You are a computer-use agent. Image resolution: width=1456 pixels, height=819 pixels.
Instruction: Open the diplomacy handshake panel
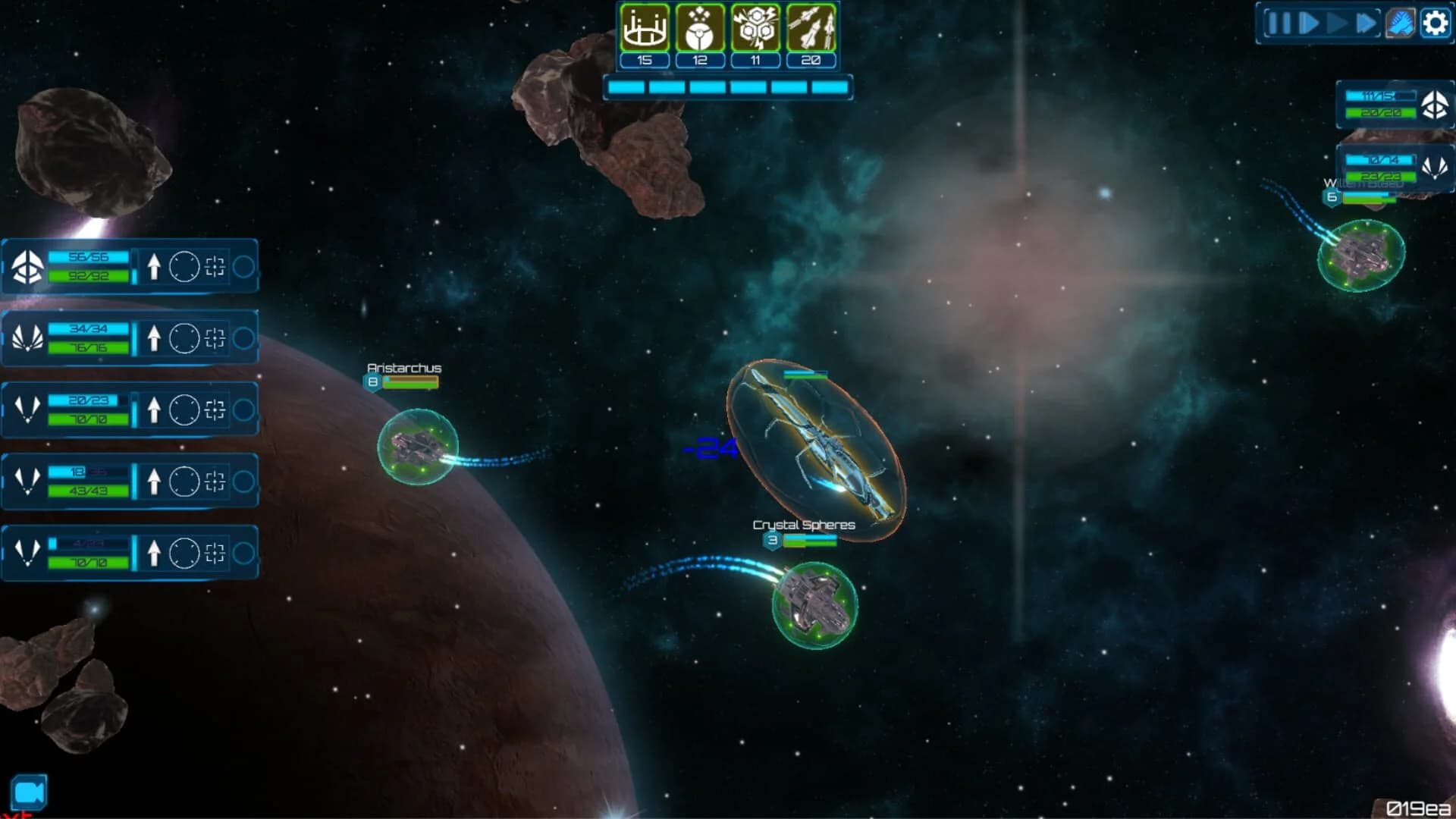coord(1401,23)
